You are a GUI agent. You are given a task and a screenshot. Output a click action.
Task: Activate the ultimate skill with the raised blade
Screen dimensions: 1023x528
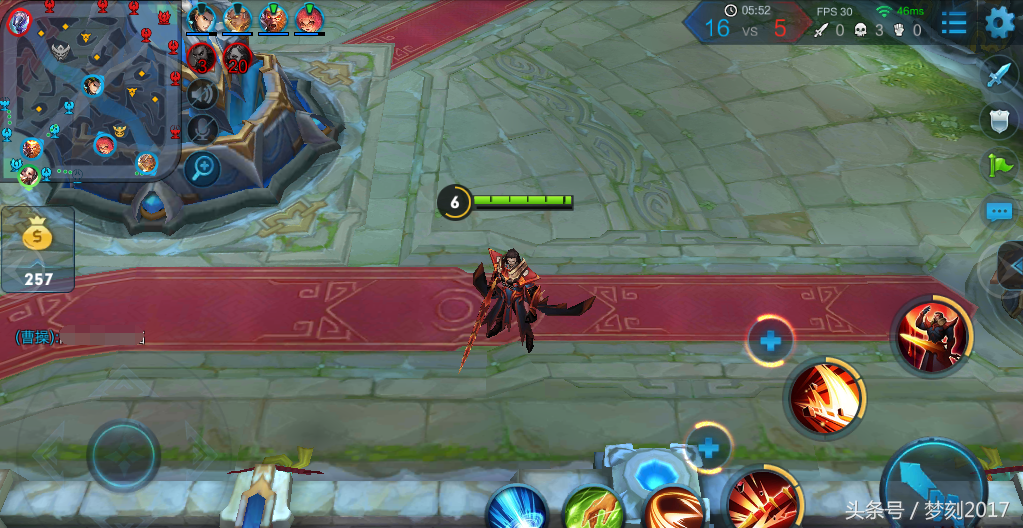click(931, 336)
